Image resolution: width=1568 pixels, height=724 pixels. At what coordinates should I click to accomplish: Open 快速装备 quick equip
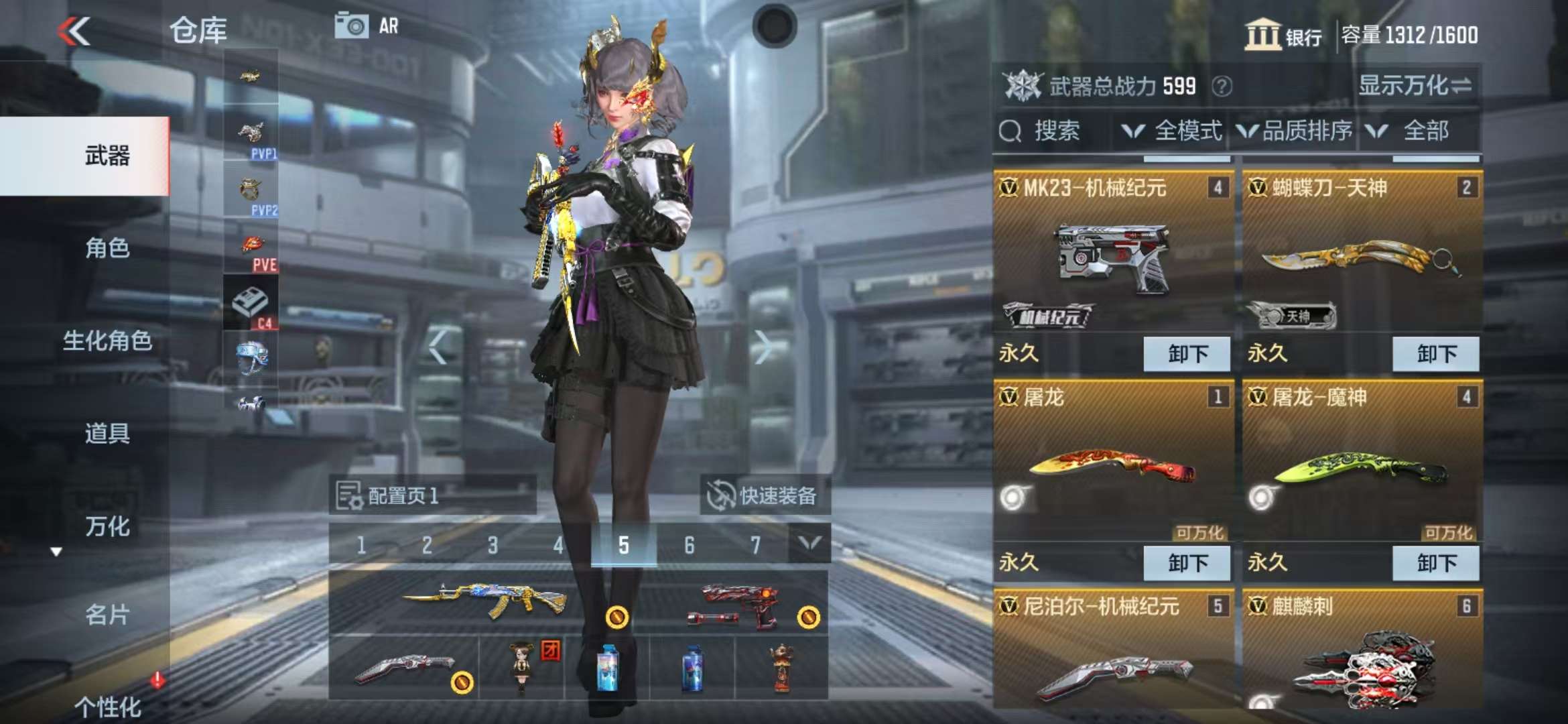[x=764, y=496]
